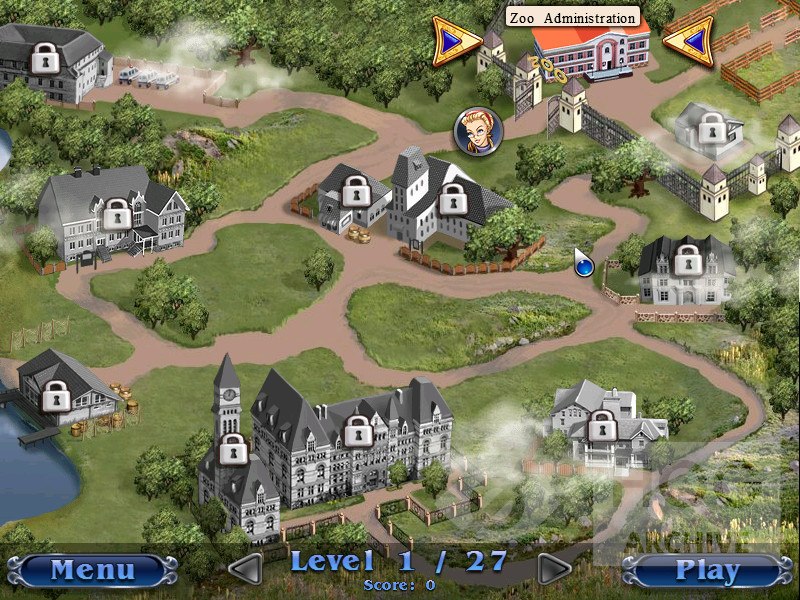
Task: Start the level with Play
Action: 706,570
